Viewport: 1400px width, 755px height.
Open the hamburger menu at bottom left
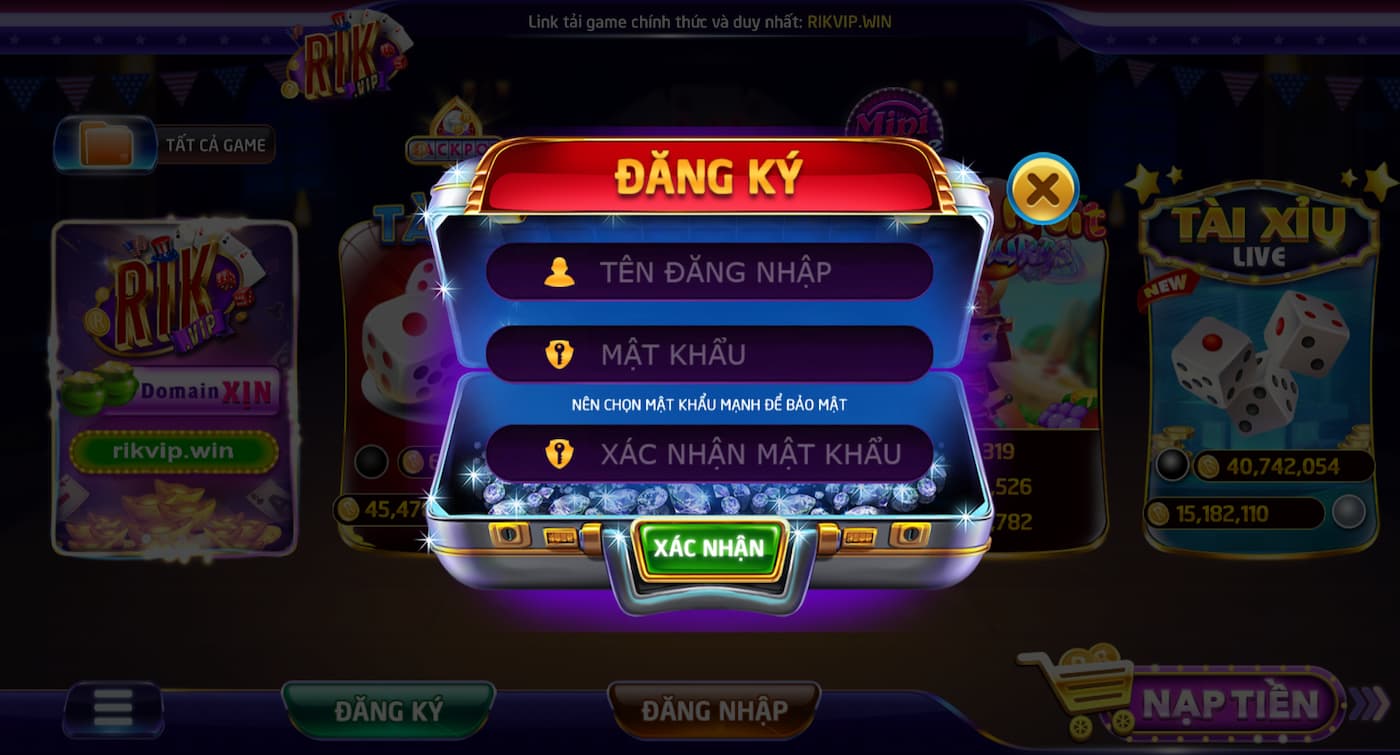[x=113, y=707]
